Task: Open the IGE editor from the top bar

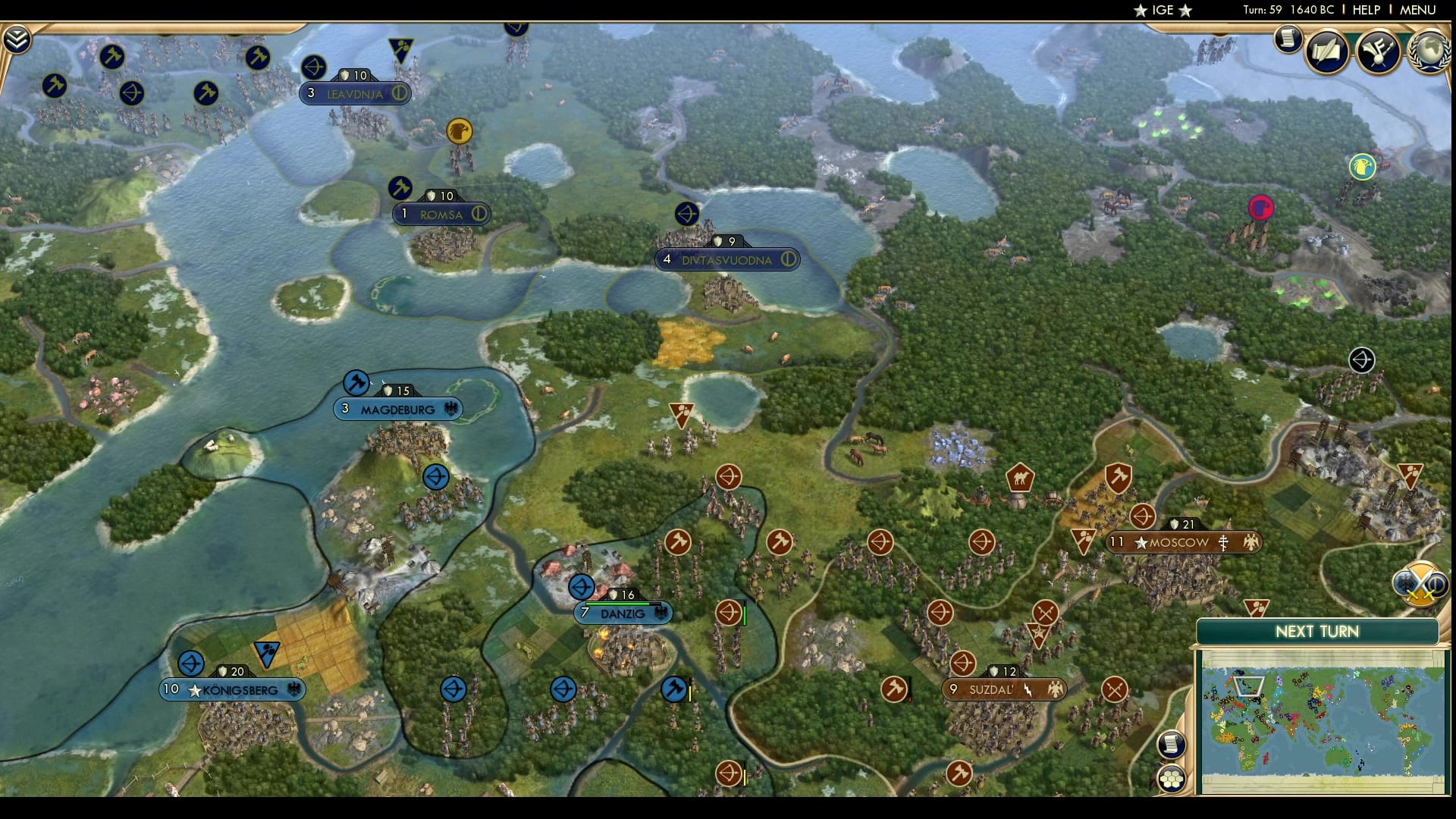Action: click(x=1163, y=11)
